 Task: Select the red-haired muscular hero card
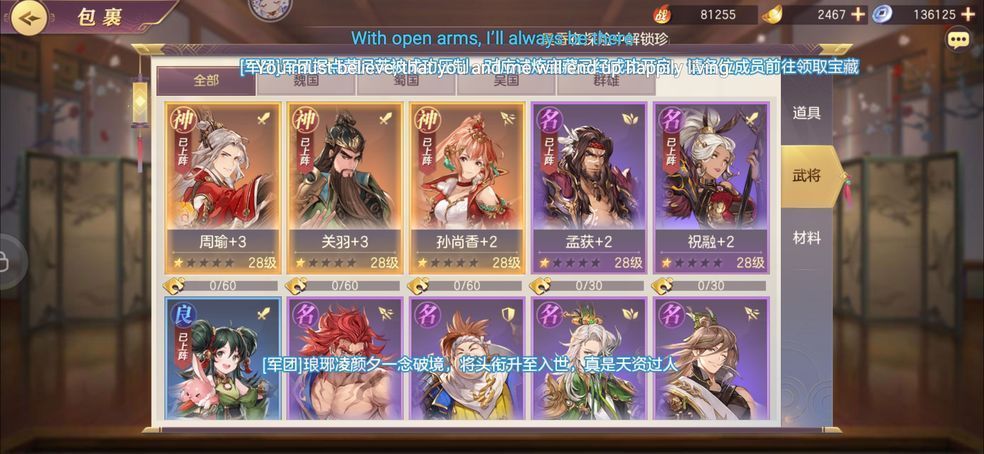[x=345, y=358]
